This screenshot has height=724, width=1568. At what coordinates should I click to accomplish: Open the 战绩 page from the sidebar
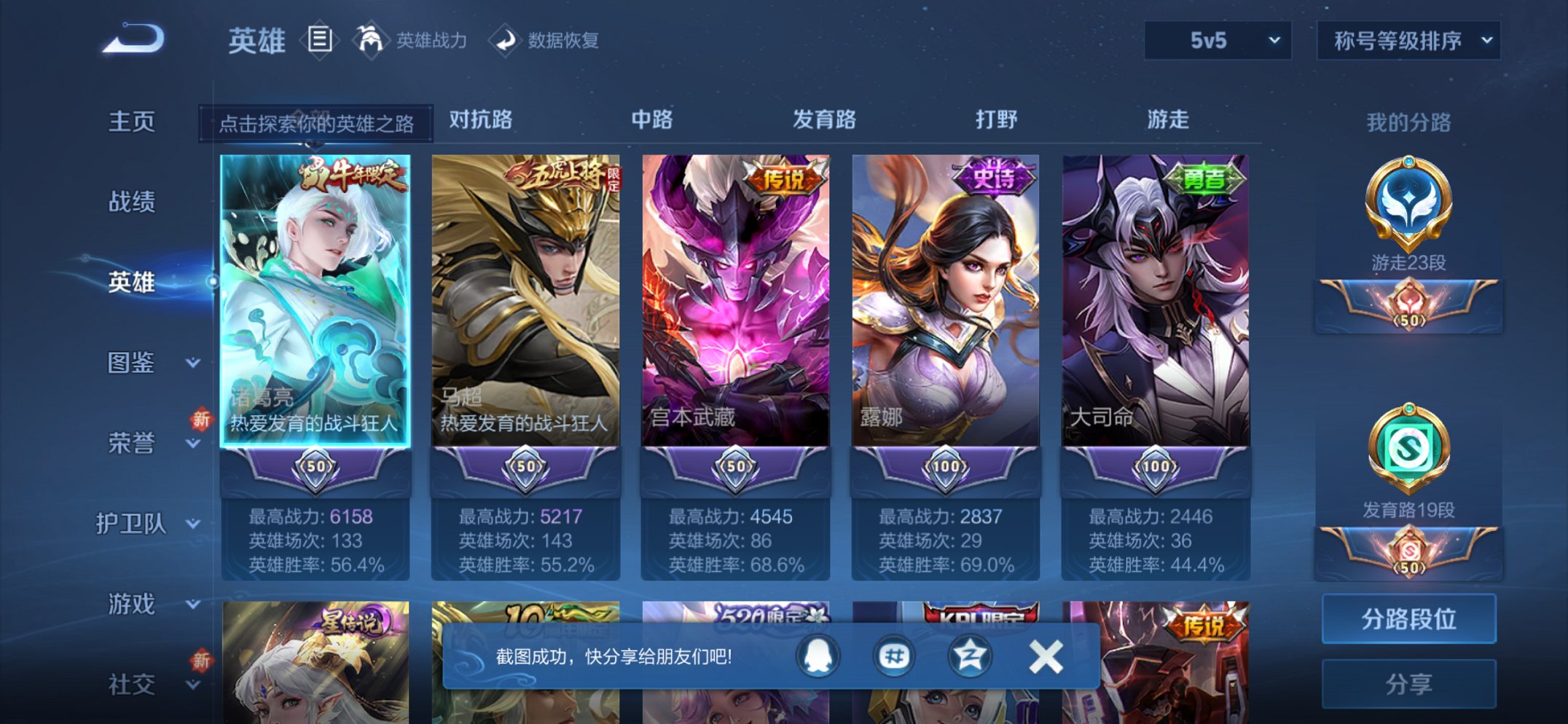coord(131,202)
